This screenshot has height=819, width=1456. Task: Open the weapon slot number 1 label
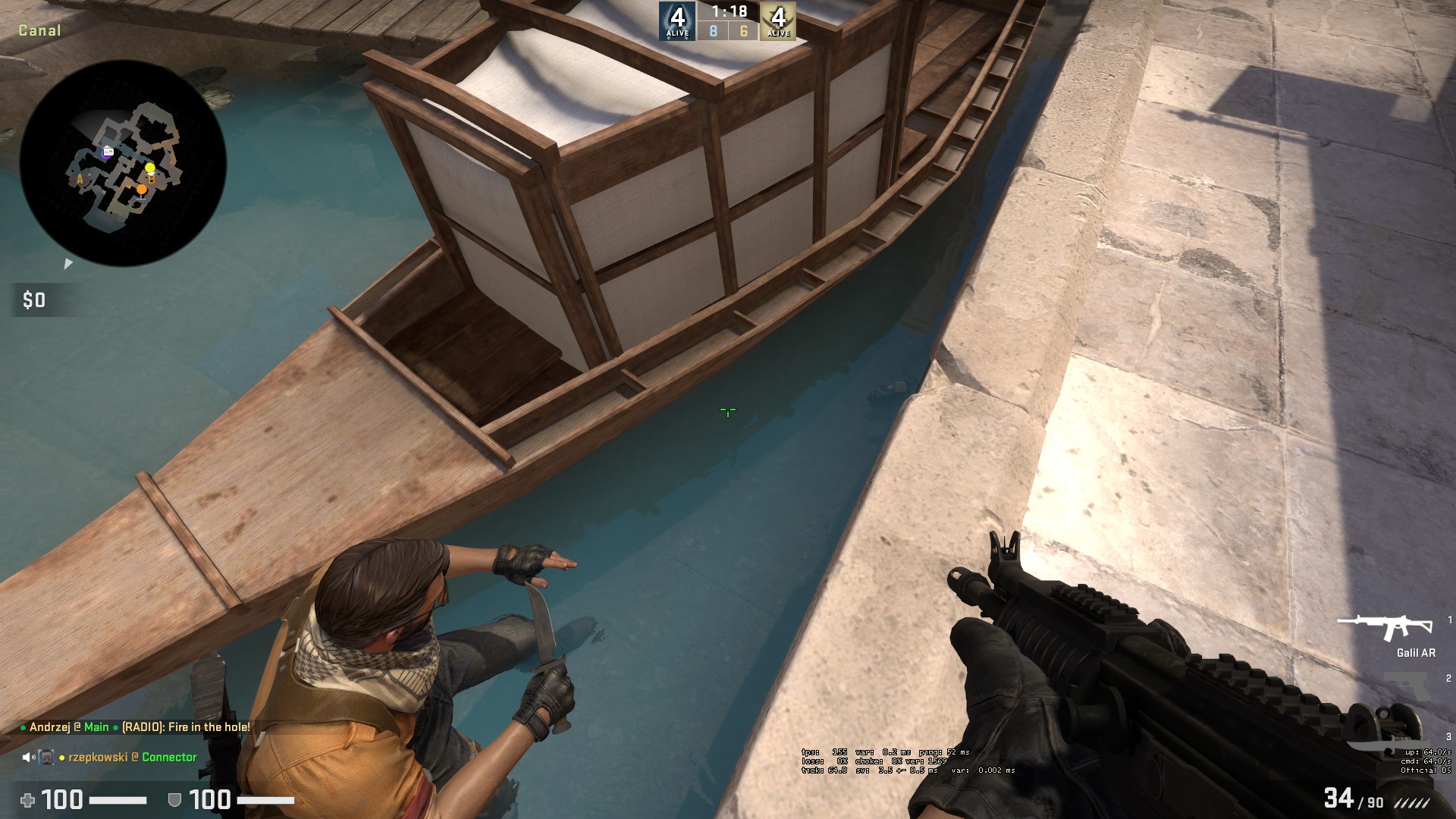click(x=1449, y=620)
